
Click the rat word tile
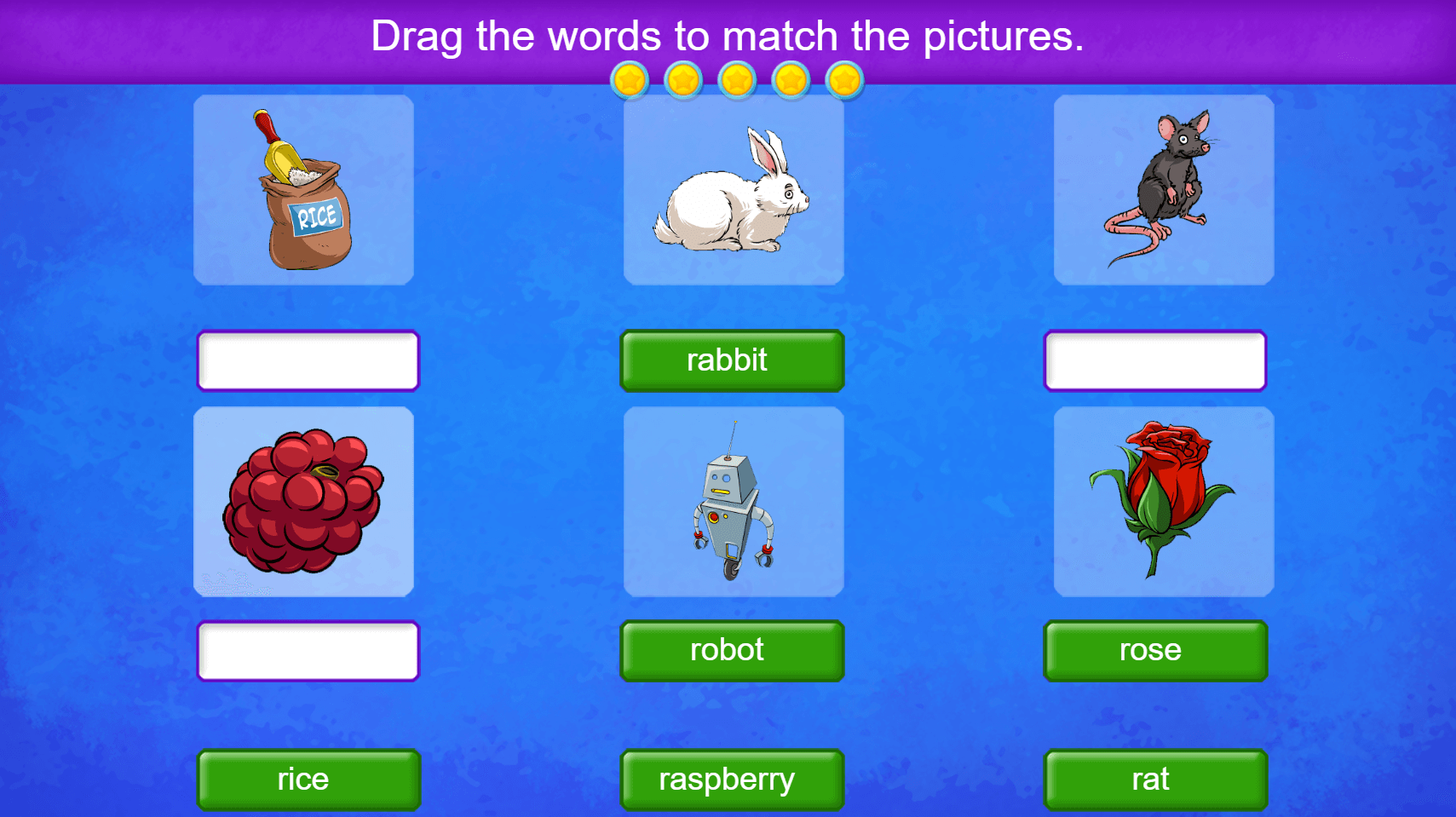[1154, 778]
